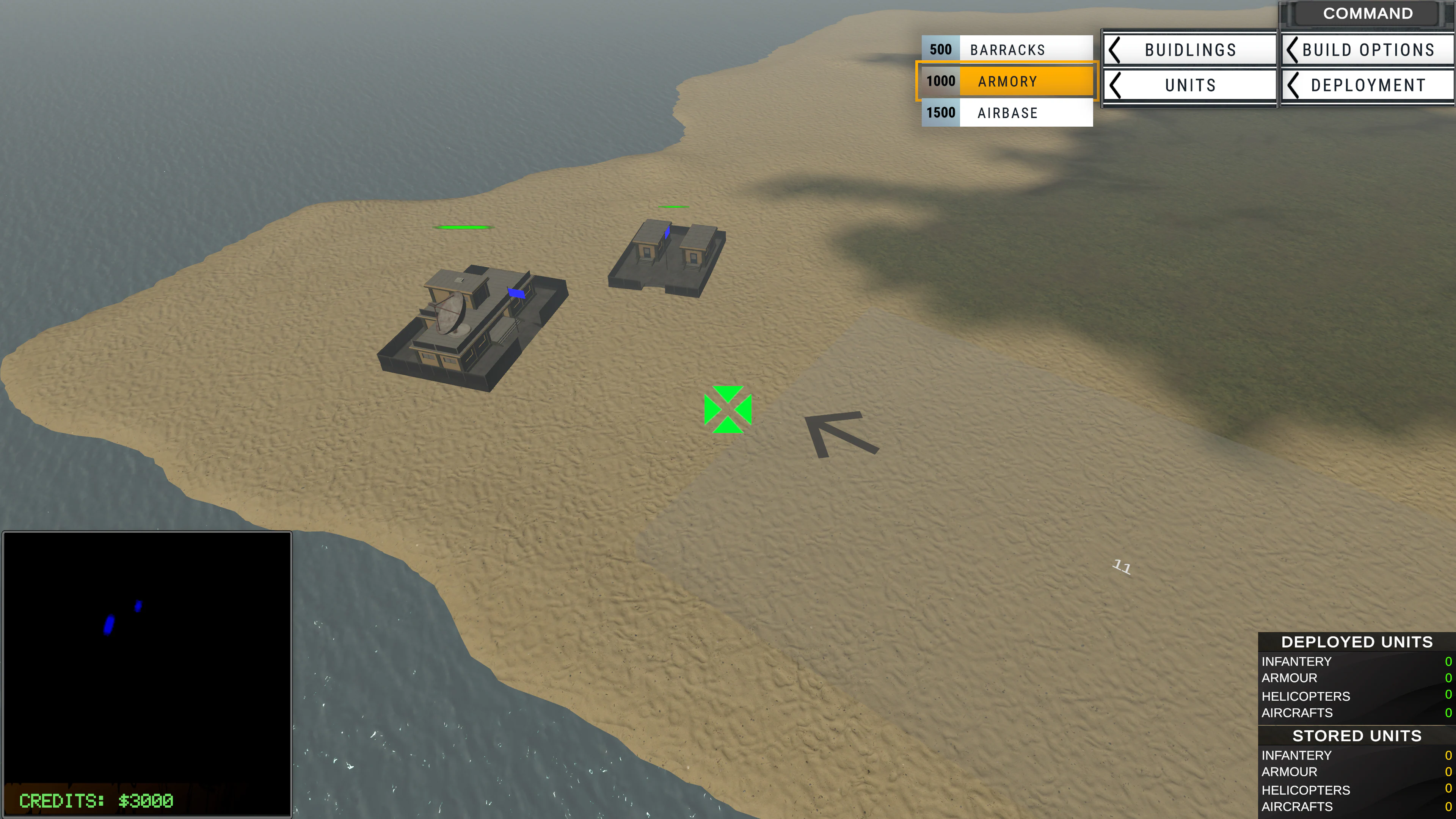The image size is (1456, 819).
Task: Collapse the DEPLOYMENT menu via its chevron
Action: click(x=1291, y=85)
